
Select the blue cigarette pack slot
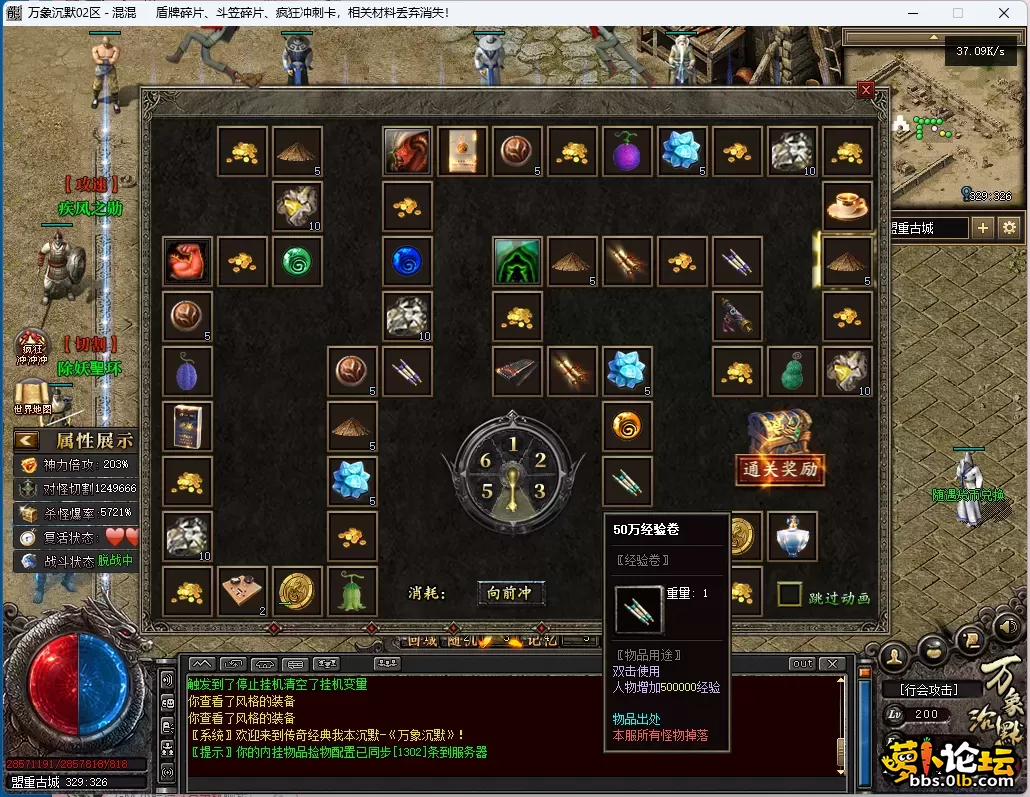pyautogui.click(x=187, y=426)
